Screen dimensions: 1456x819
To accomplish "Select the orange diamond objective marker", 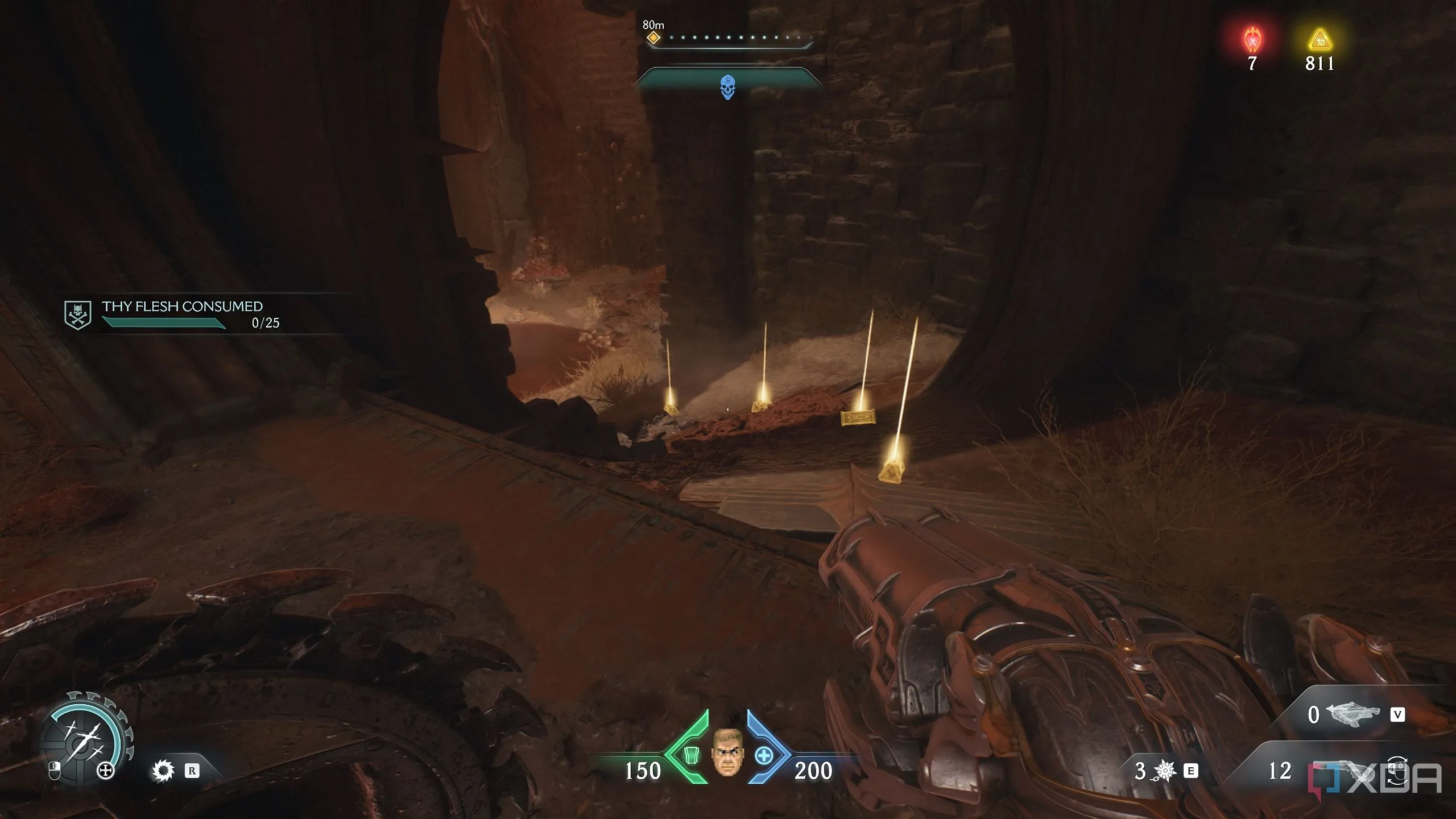I will 653,38.
